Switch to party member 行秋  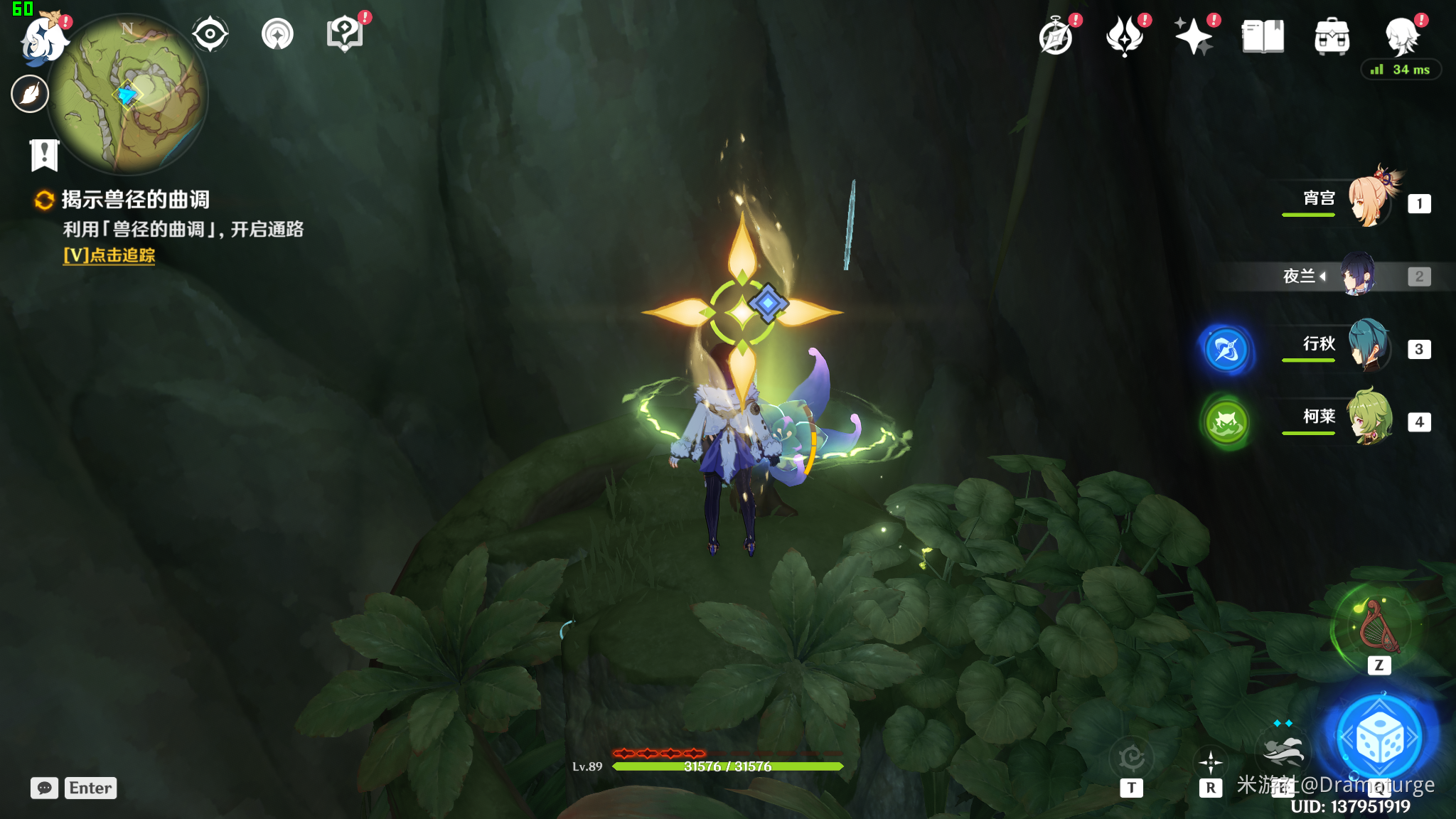pyautogui.click(x=1369, y=347)
